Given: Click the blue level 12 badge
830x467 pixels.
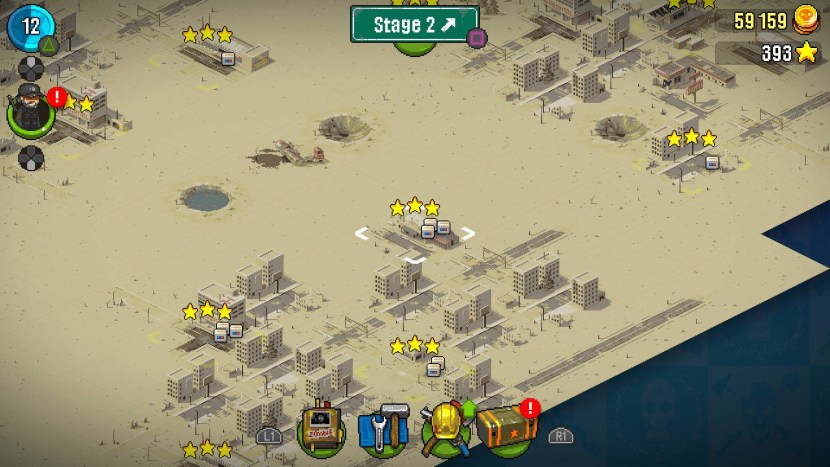Looking at the screenshot, I should (30, 26).
